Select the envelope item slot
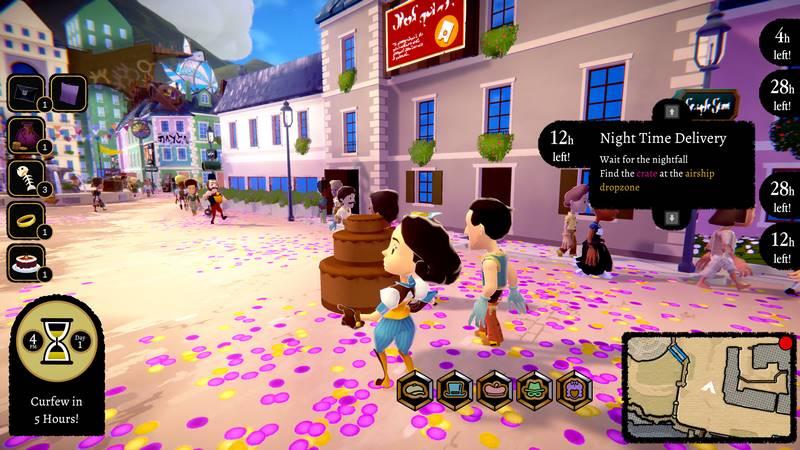Viewport: 800px width, 450px height. 26,93
